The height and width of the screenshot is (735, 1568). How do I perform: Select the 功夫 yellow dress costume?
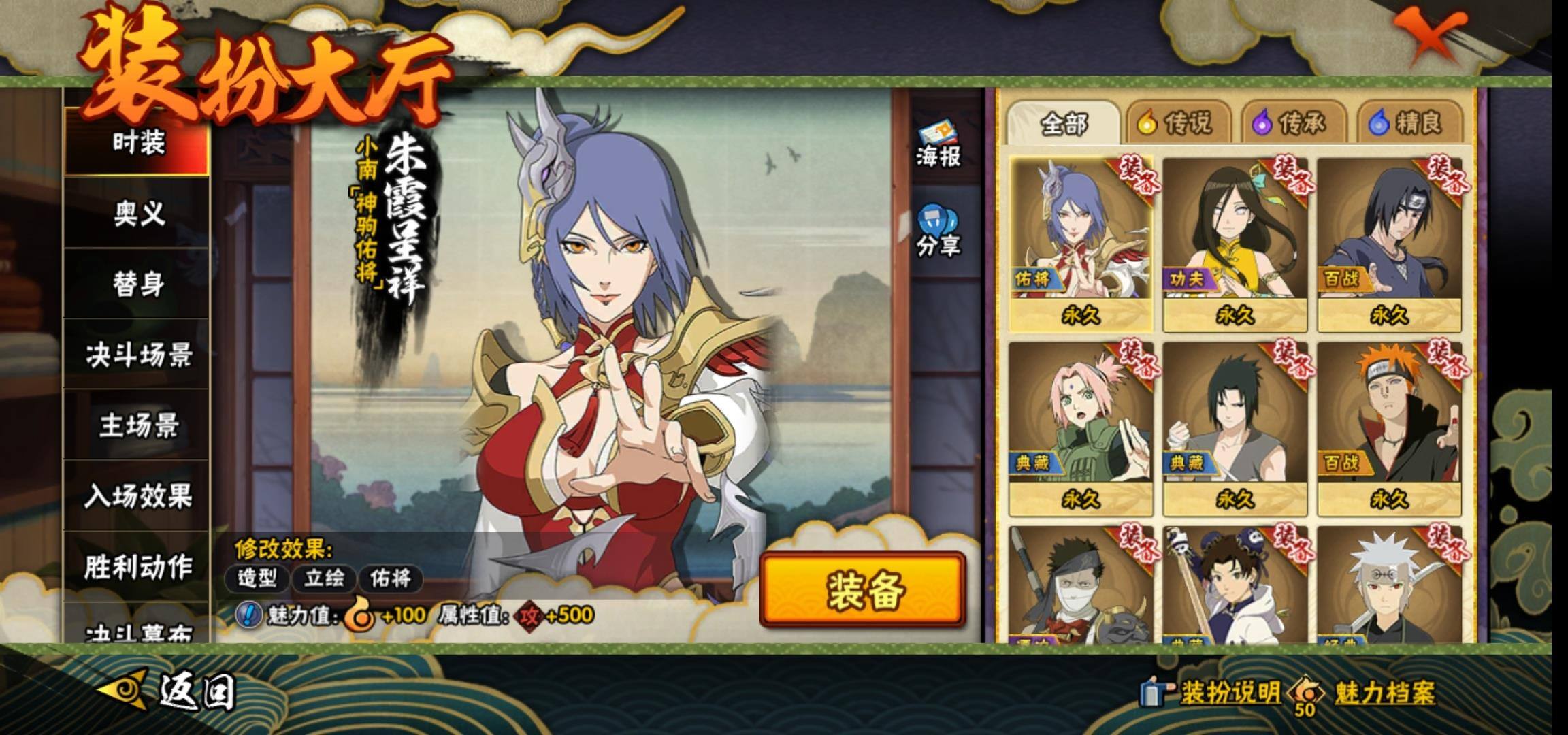tap(1235, 244)
